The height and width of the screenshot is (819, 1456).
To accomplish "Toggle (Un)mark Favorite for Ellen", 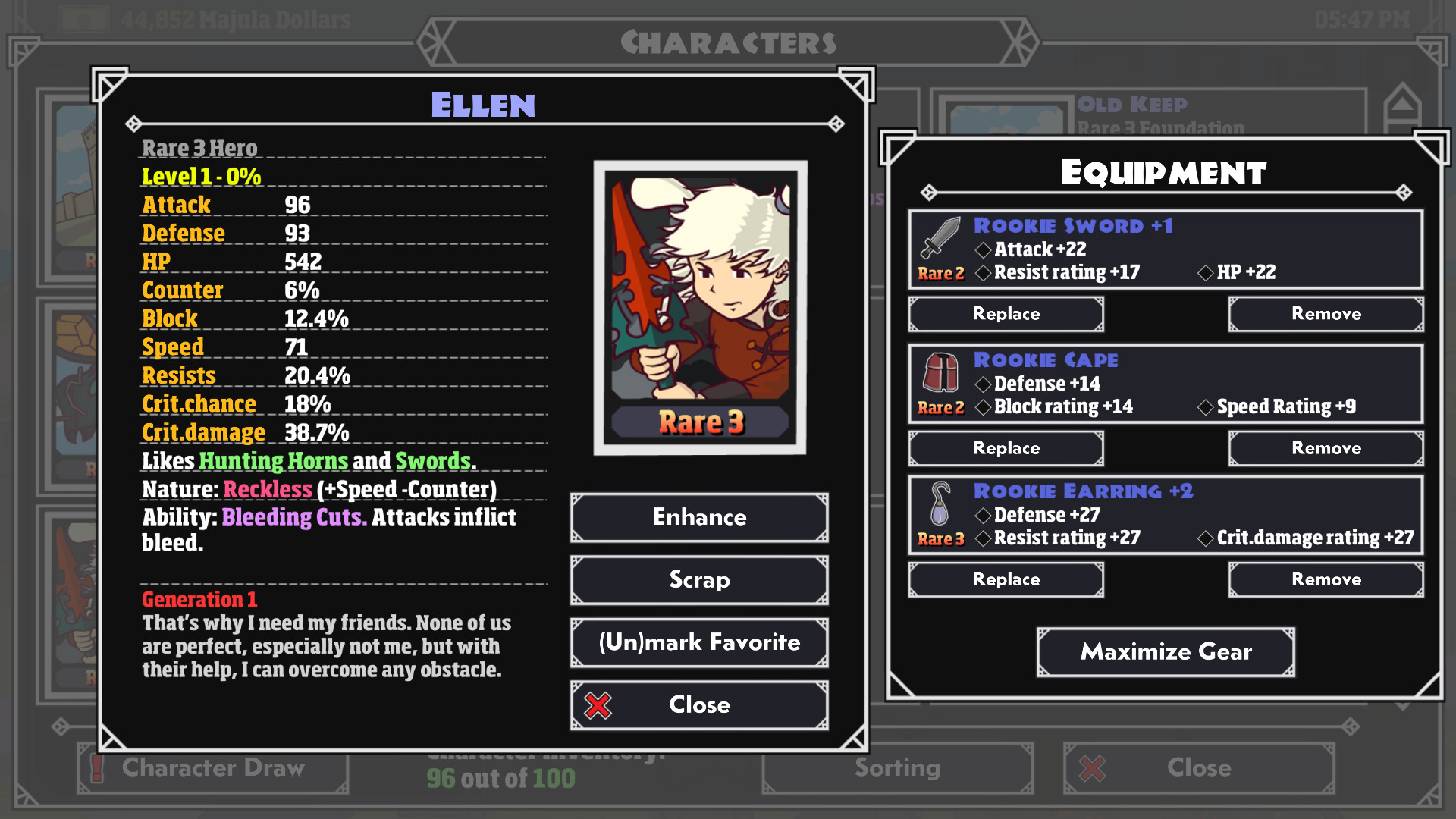I will [x=698, y=642].
